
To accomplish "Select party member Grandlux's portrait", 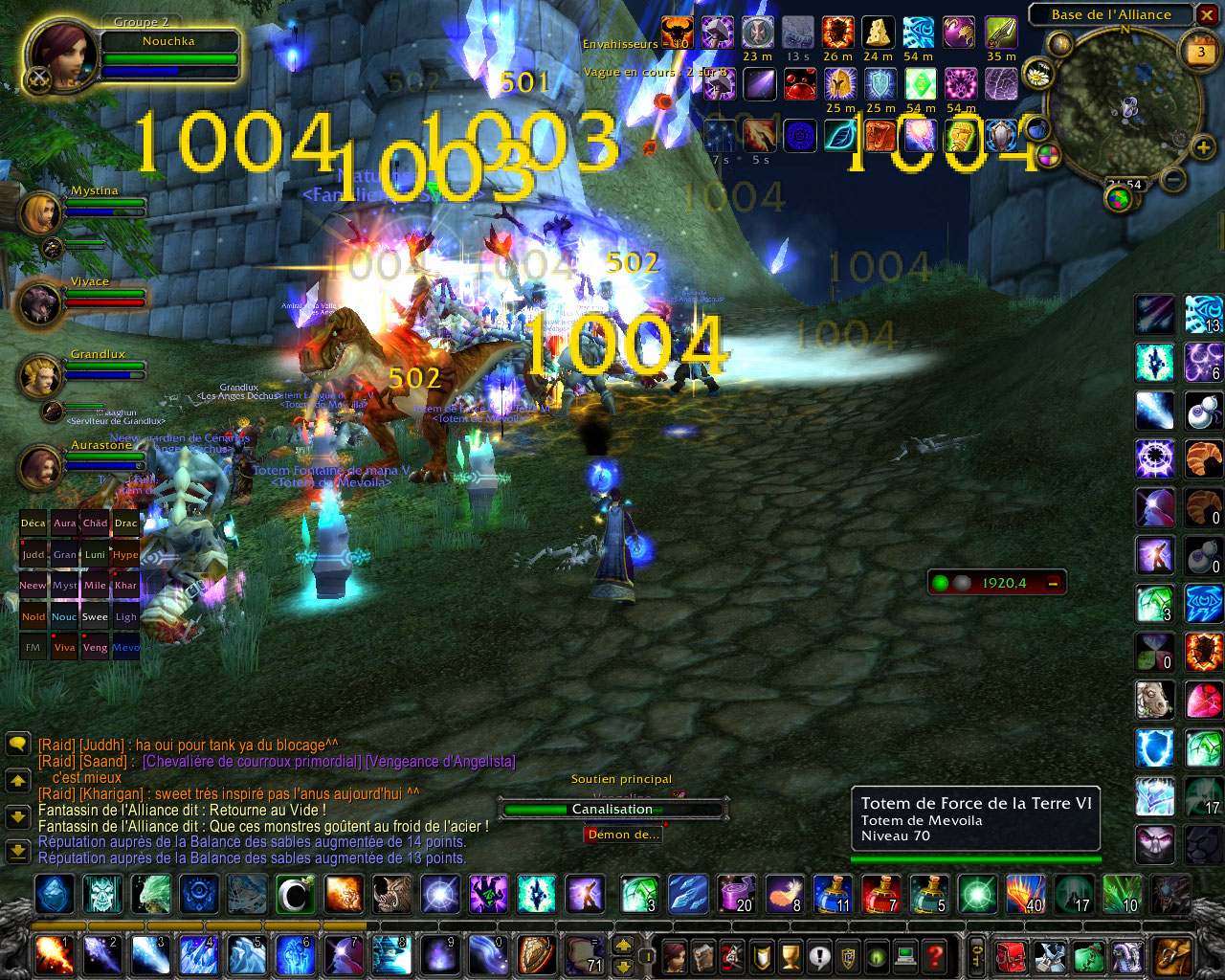I will (39, 376).
